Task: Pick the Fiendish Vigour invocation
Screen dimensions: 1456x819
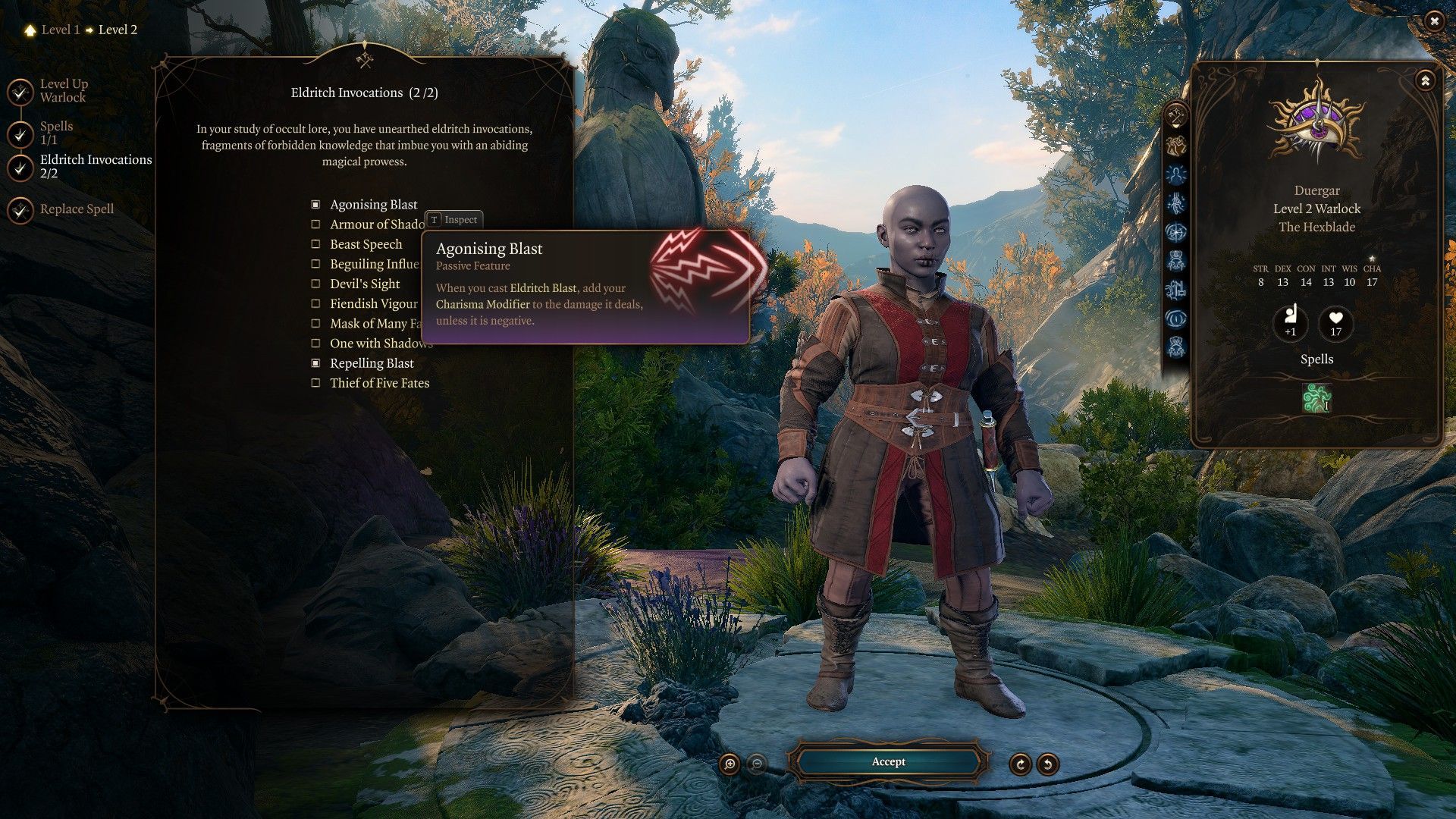Action: (316, 303)
